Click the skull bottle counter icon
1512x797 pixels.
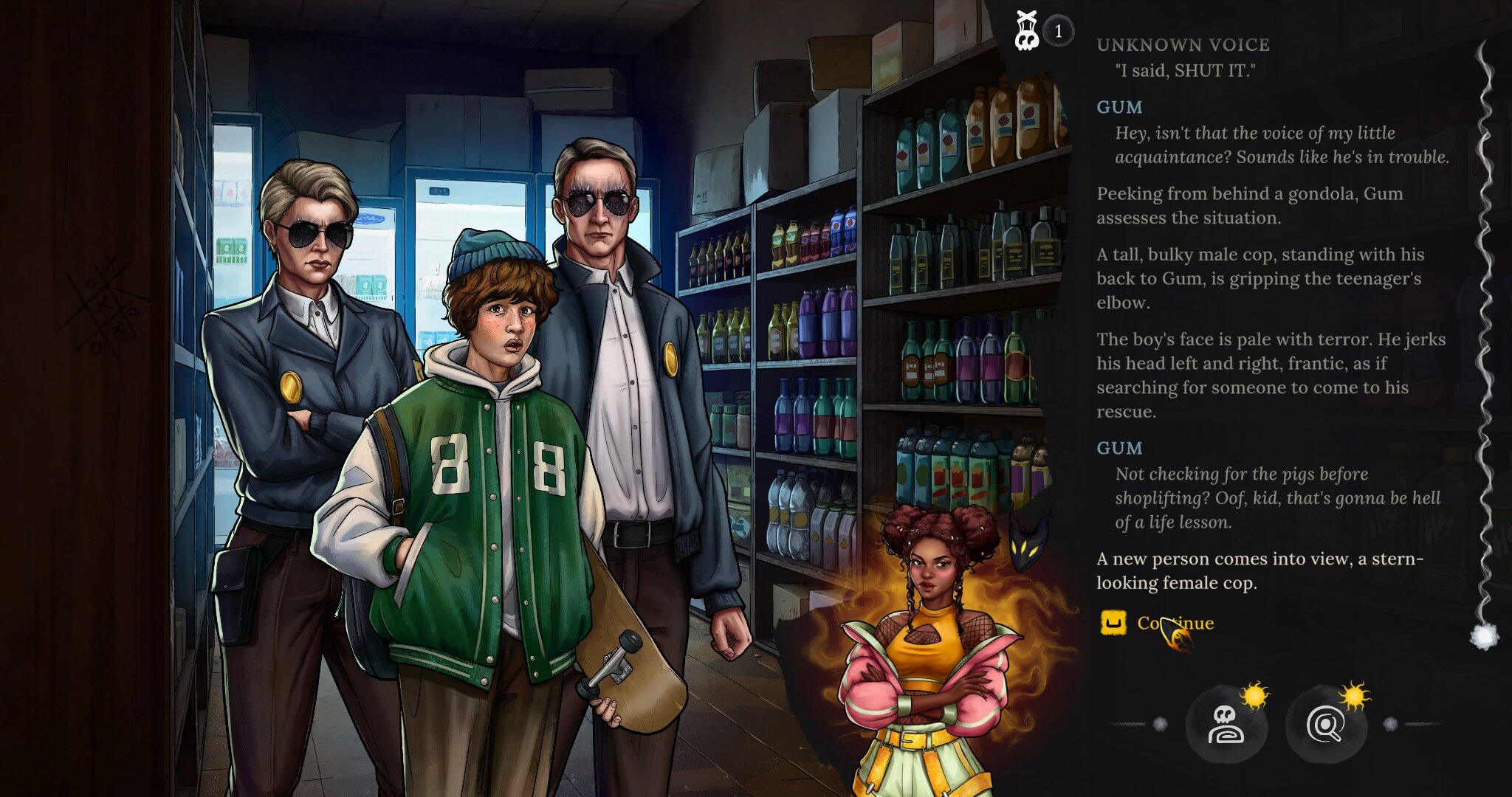(1027, 31)
